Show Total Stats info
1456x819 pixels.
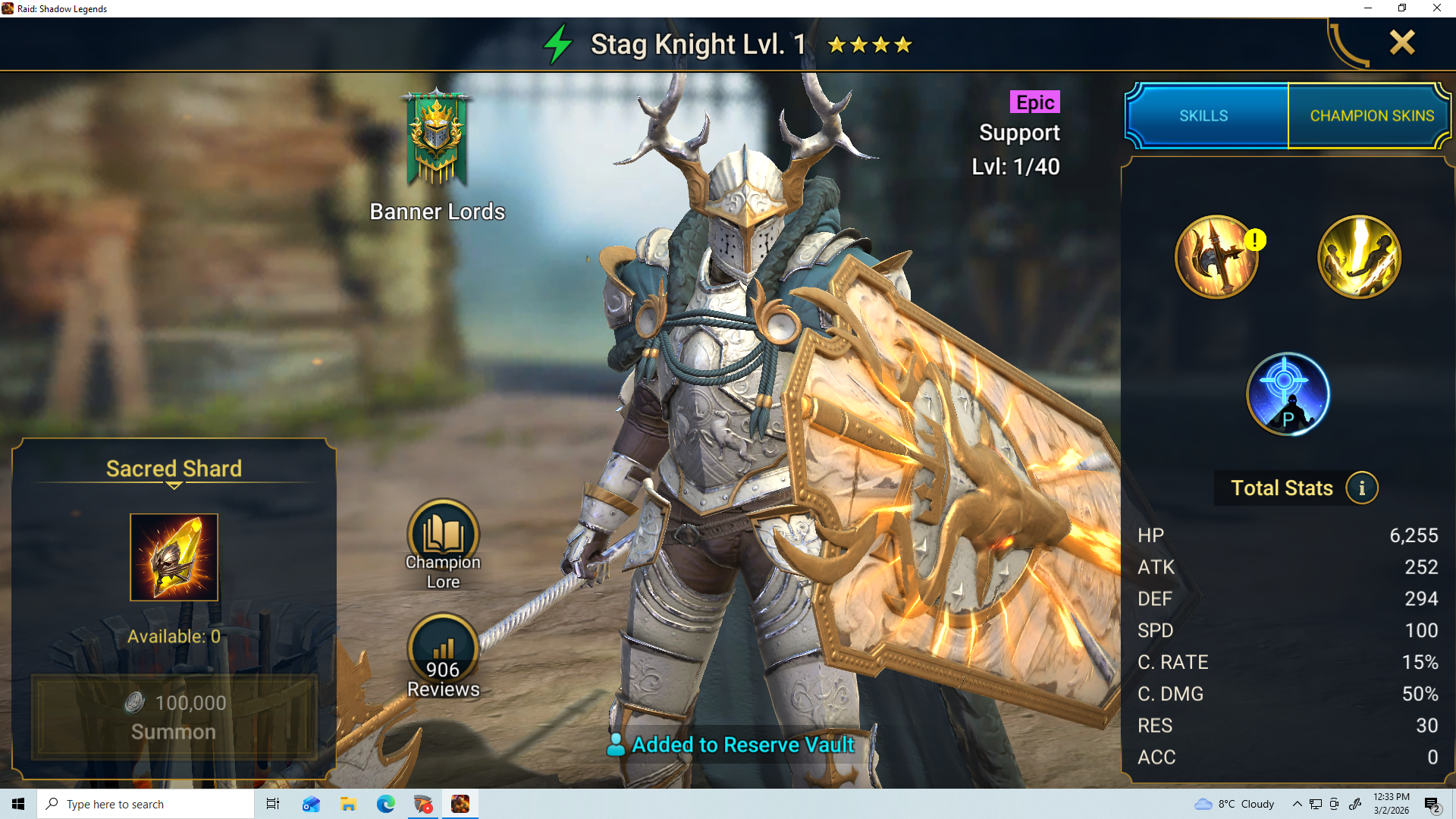[x=1361, y=488]
